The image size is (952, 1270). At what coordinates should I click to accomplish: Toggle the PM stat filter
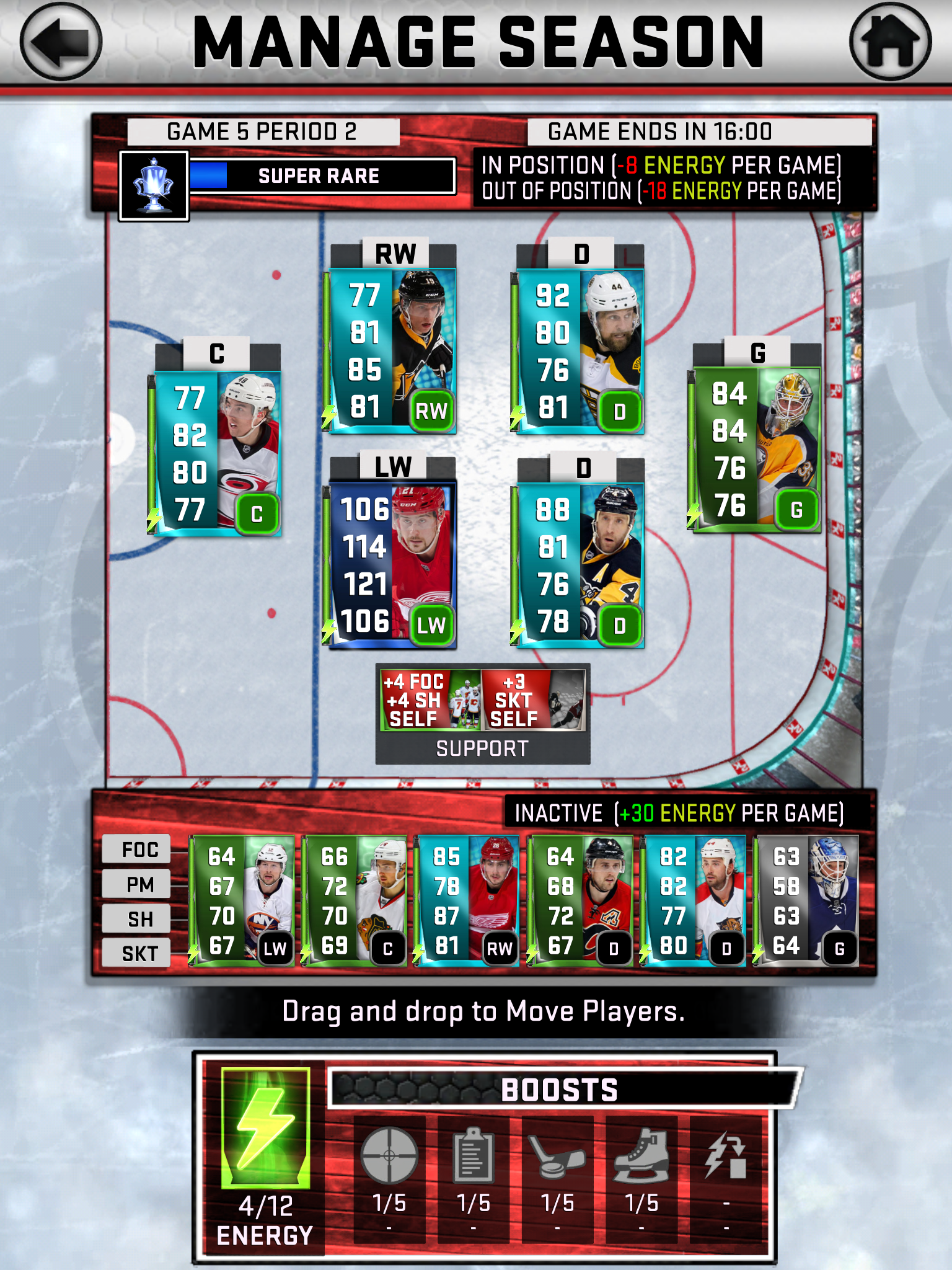pos(136,884)
